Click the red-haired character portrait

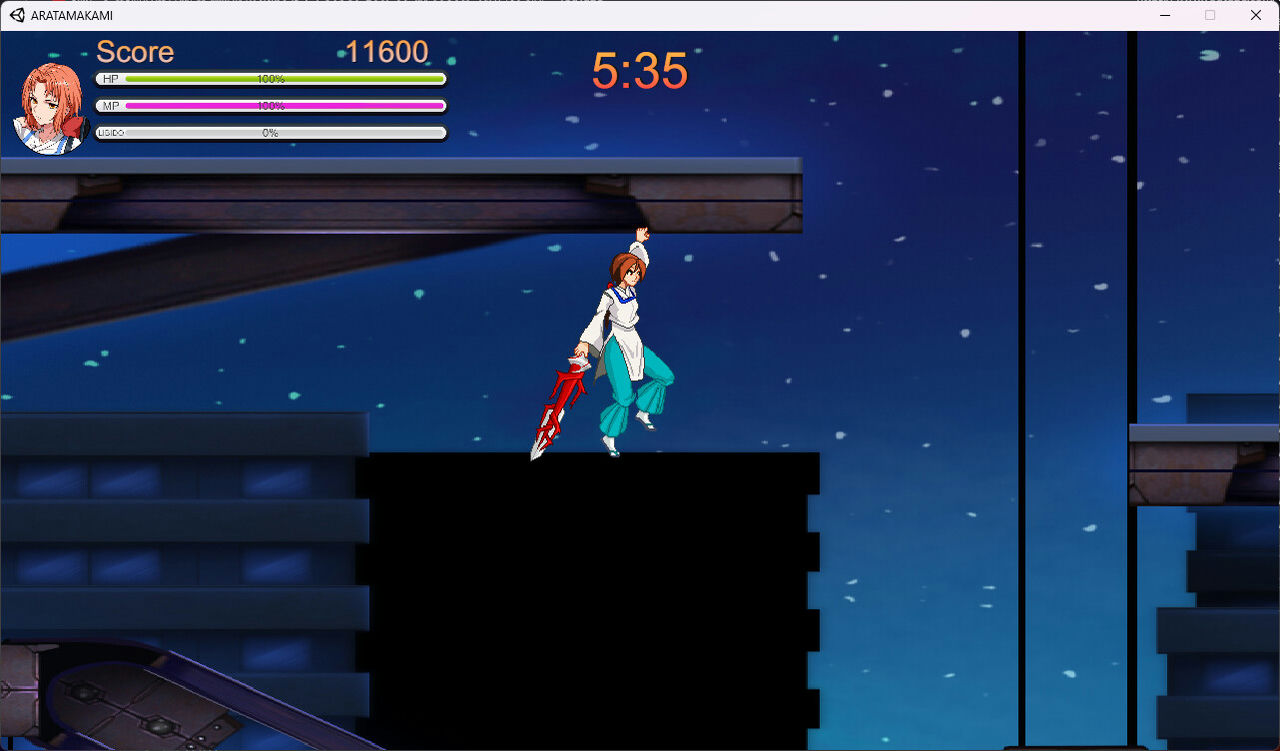pos(48,107)
